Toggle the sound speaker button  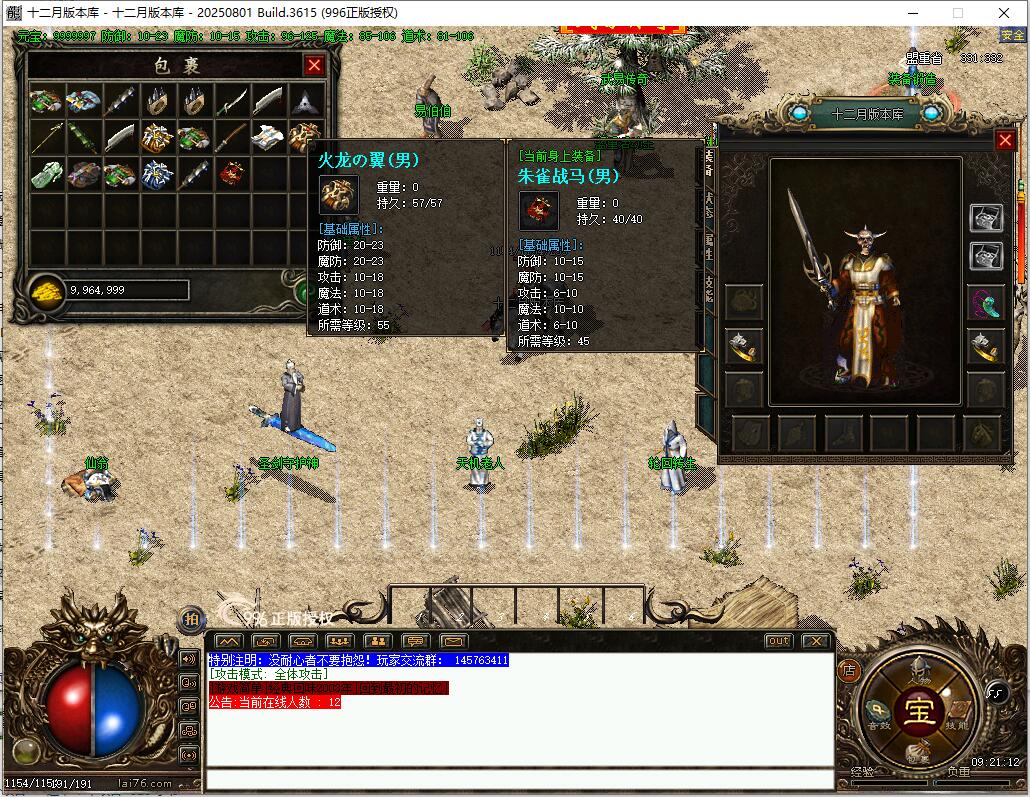coord(189,659)
